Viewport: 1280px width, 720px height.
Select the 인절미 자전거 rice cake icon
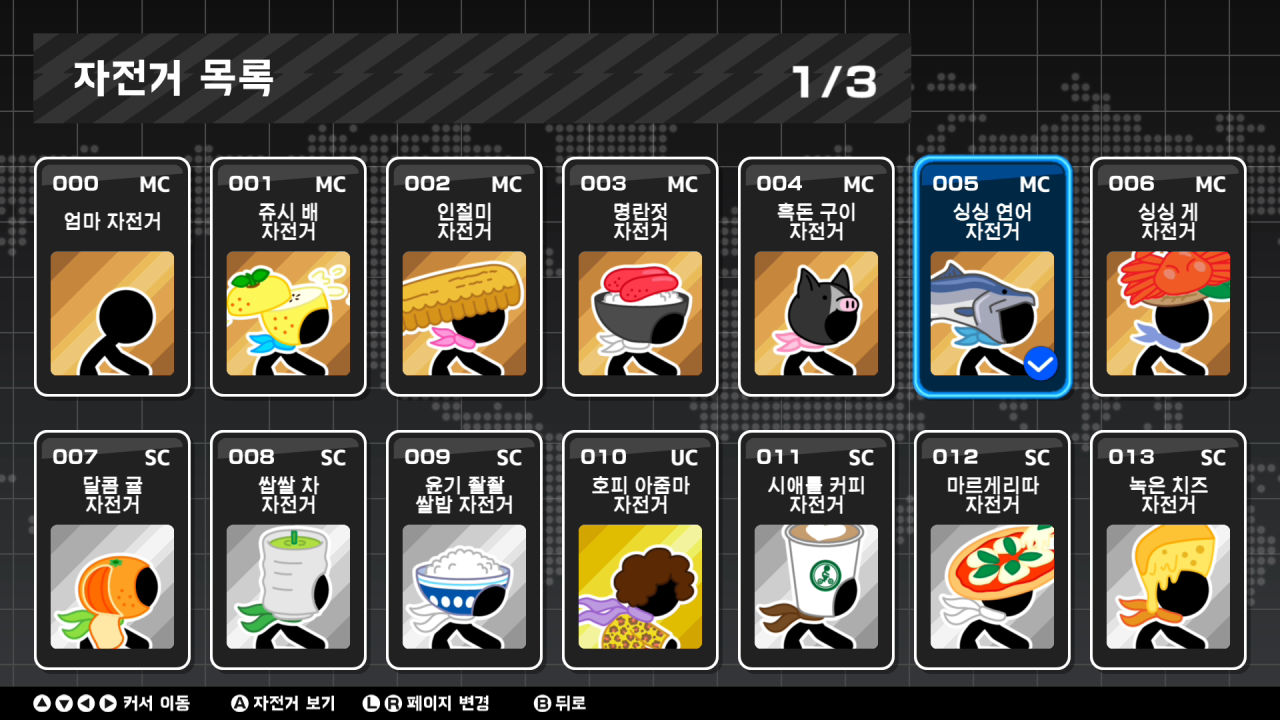coord(465,313)
